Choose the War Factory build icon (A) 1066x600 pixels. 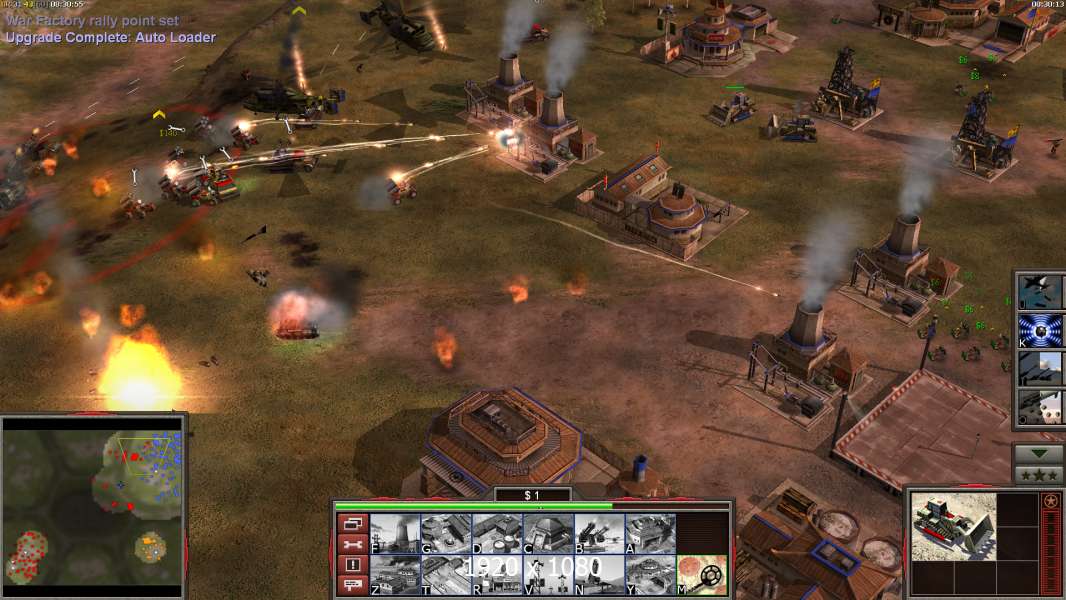tap(650, 534)
